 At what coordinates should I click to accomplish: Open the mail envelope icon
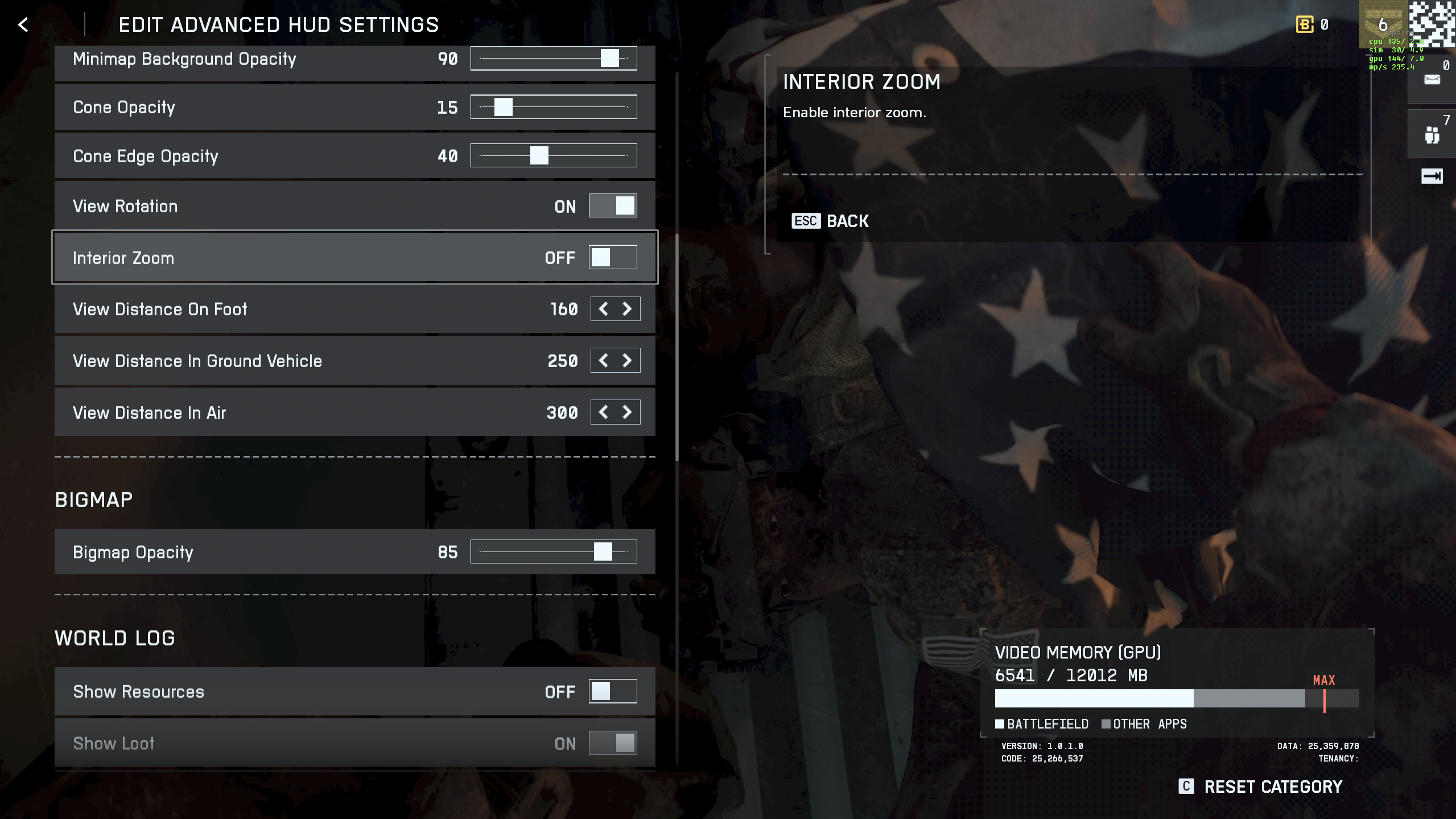[1432, 80]
